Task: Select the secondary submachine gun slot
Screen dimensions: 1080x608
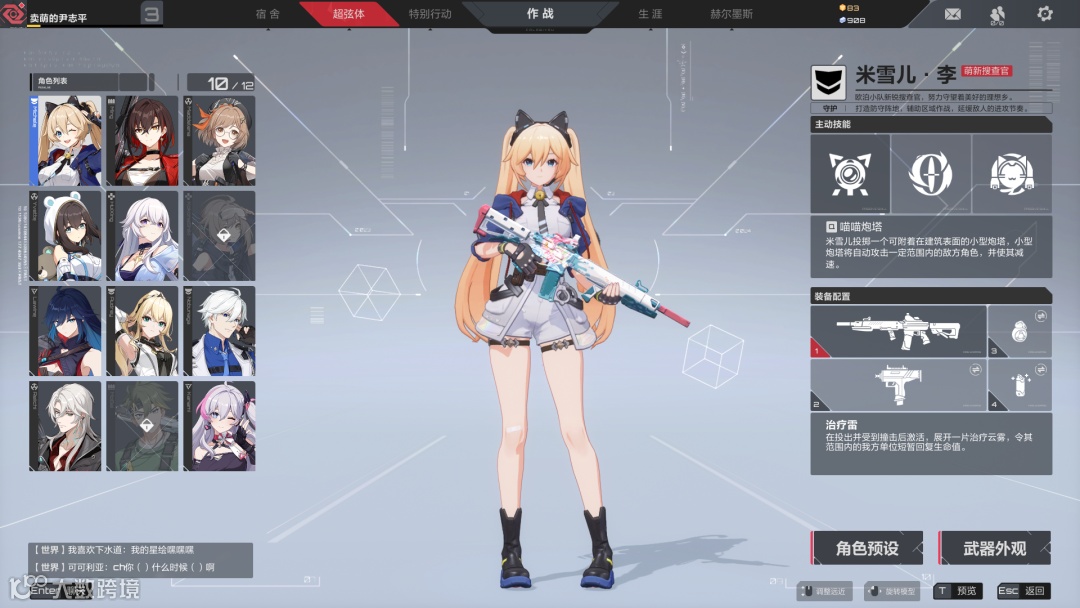Action: pos(897,385)
